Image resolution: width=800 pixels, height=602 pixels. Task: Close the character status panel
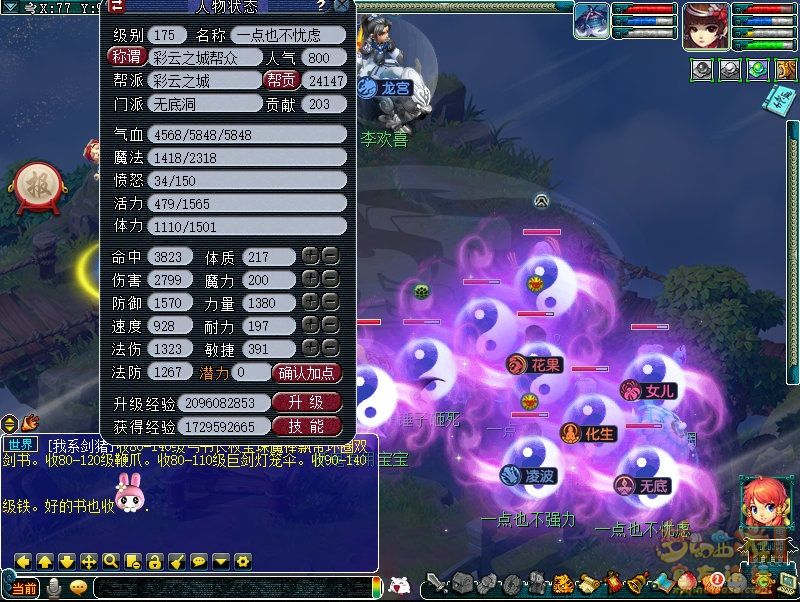coord(342,6)
